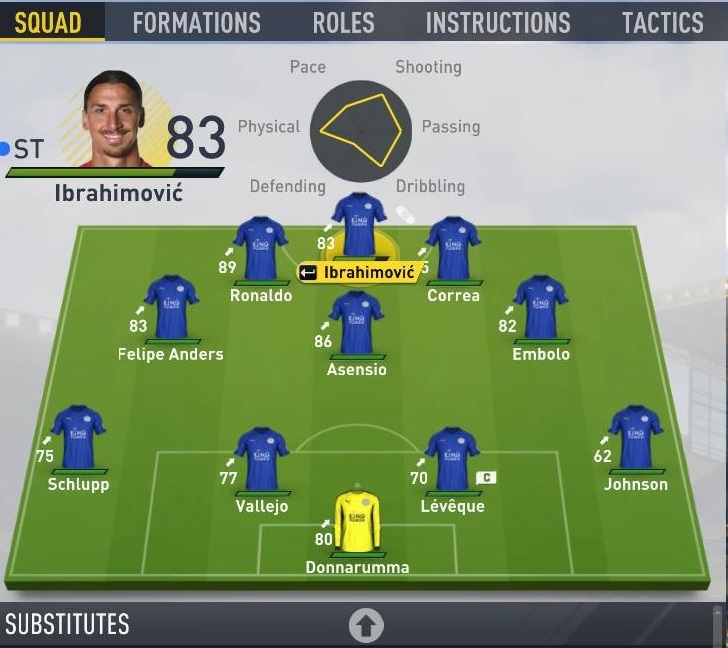Screen dimensions: 728x648
Task: Select centre back Vallejo
Action: [x=261, y=459]
